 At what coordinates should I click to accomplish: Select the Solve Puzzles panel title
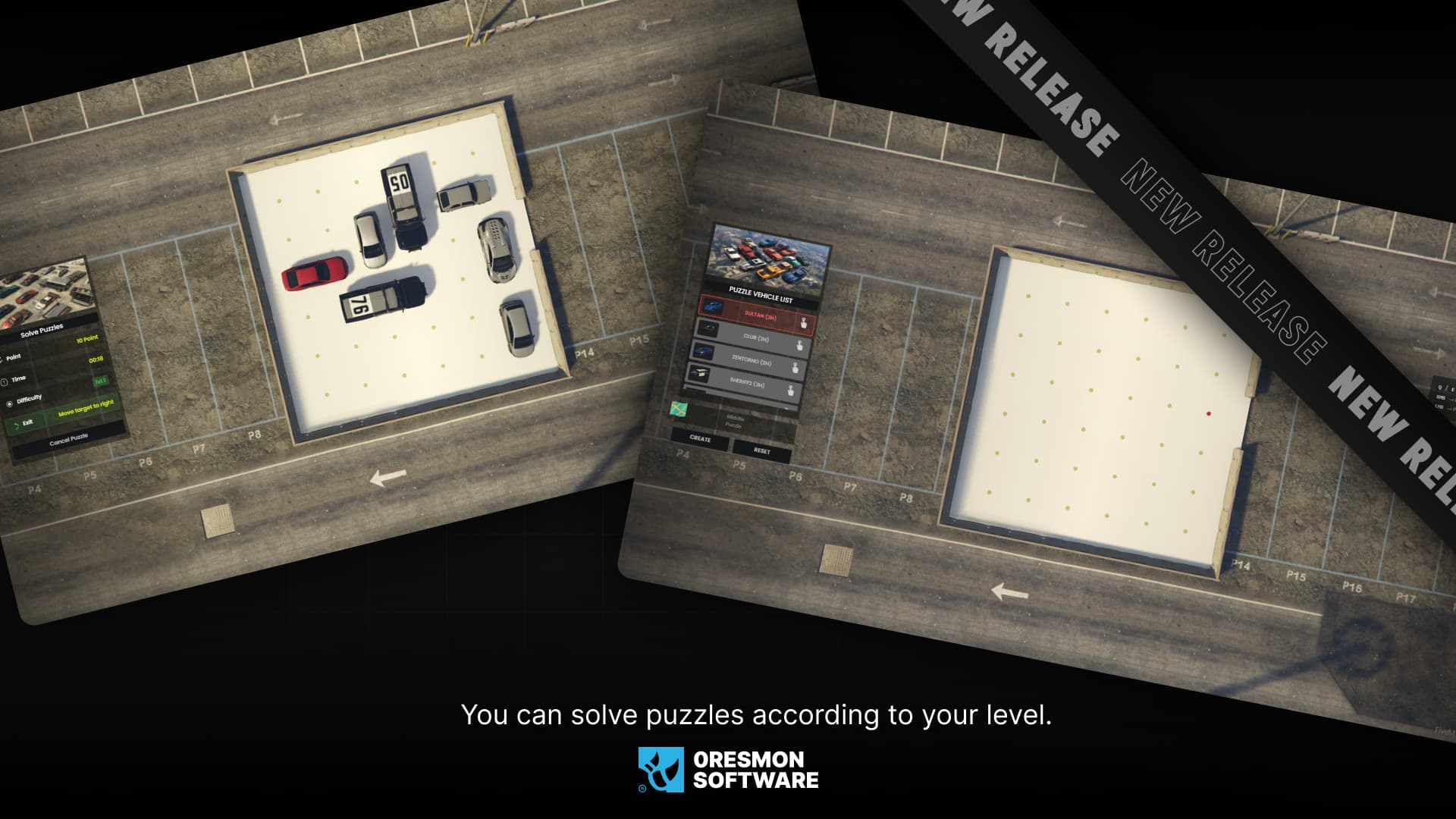[42, 330]
